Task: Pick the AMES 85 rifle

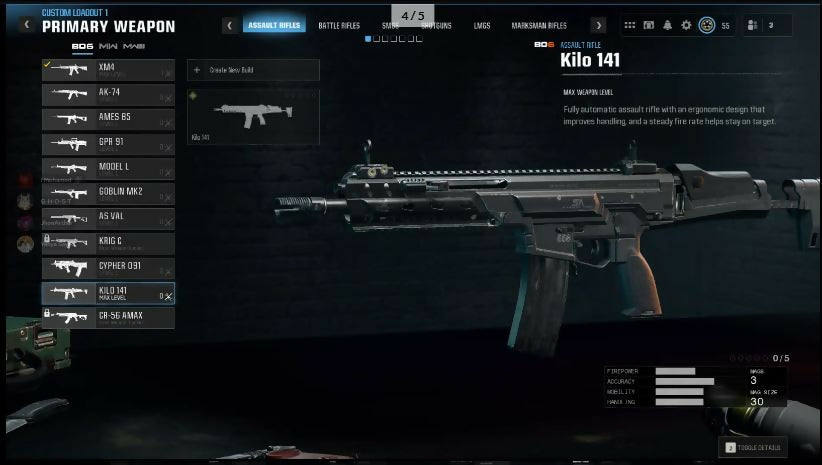Action: (x=108, y=119)
